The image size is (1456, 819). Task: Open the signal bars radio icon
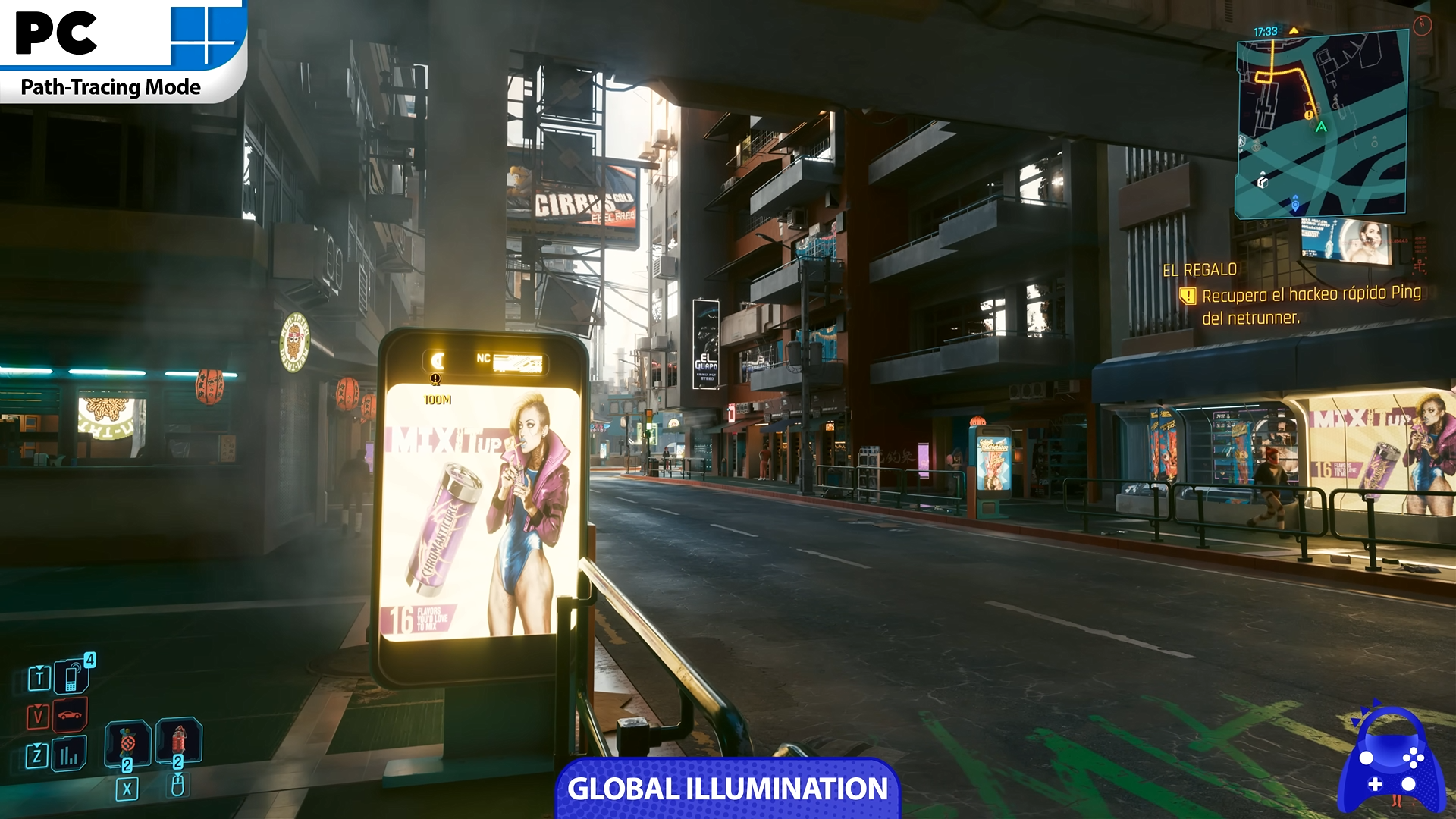(69, 755)
